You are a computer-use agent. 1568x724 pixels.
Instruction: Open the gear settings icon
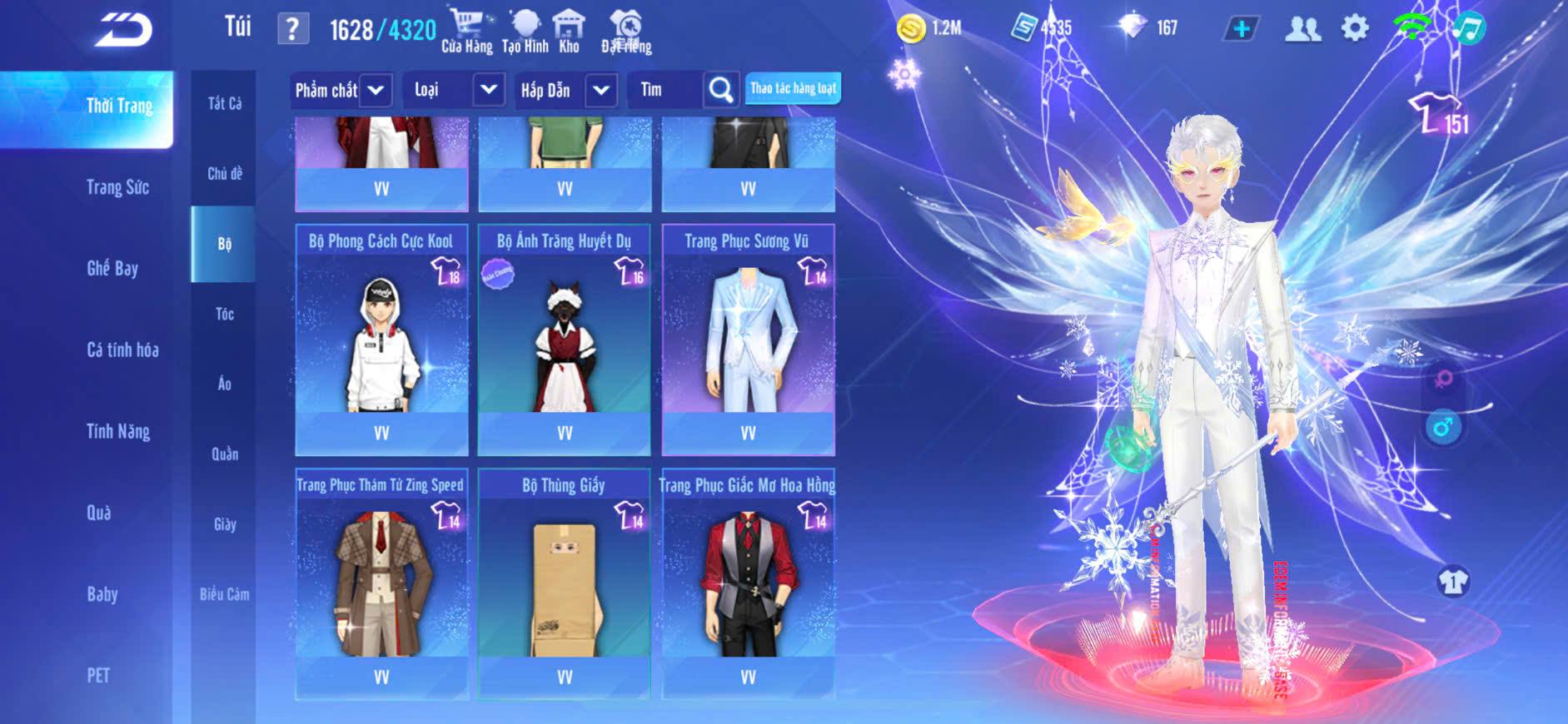(x=1355, y=29)
